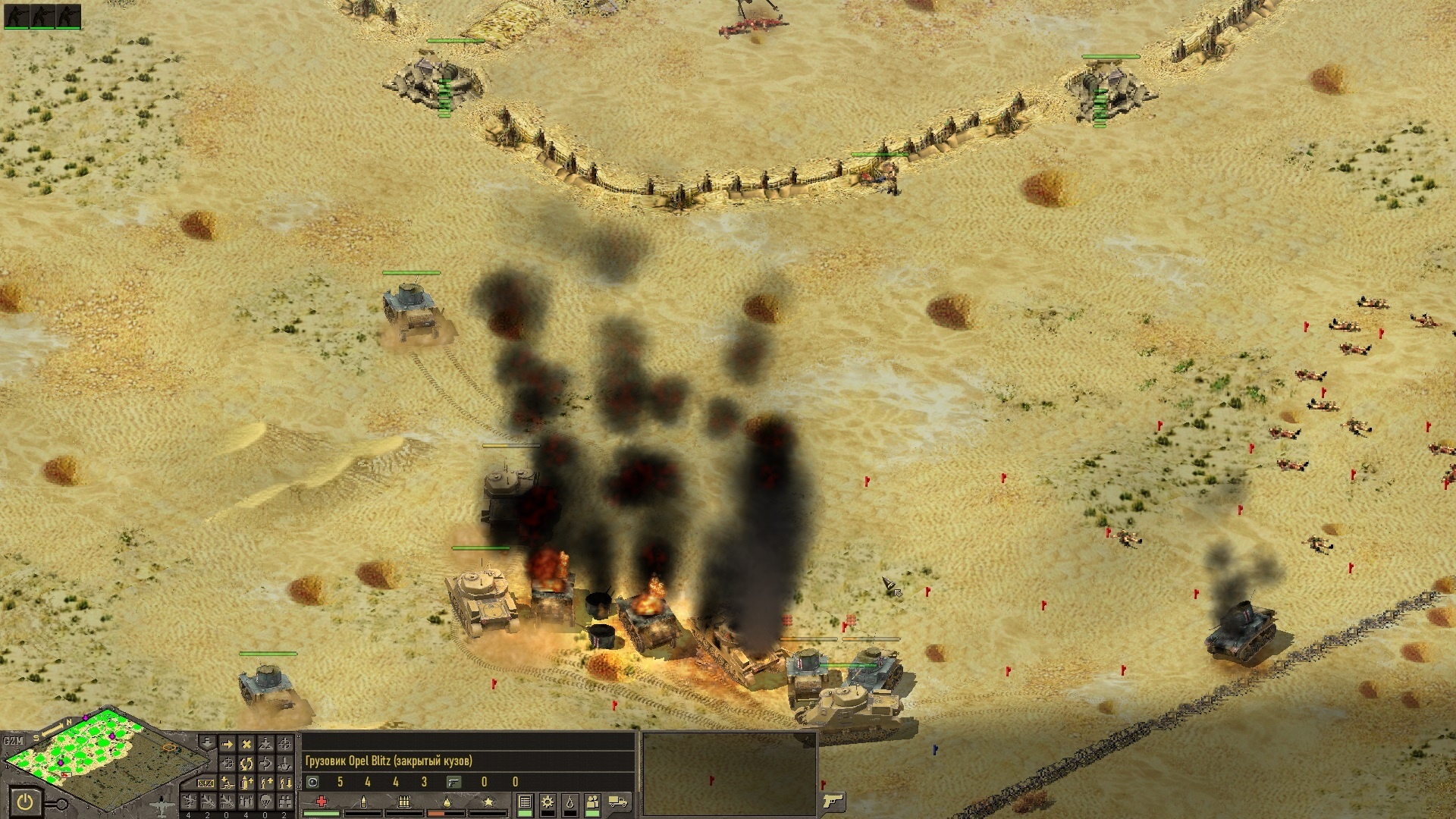Select the rotate command with circular arrows
This screenshot has height=819, width=1456.
coord(246,763)
